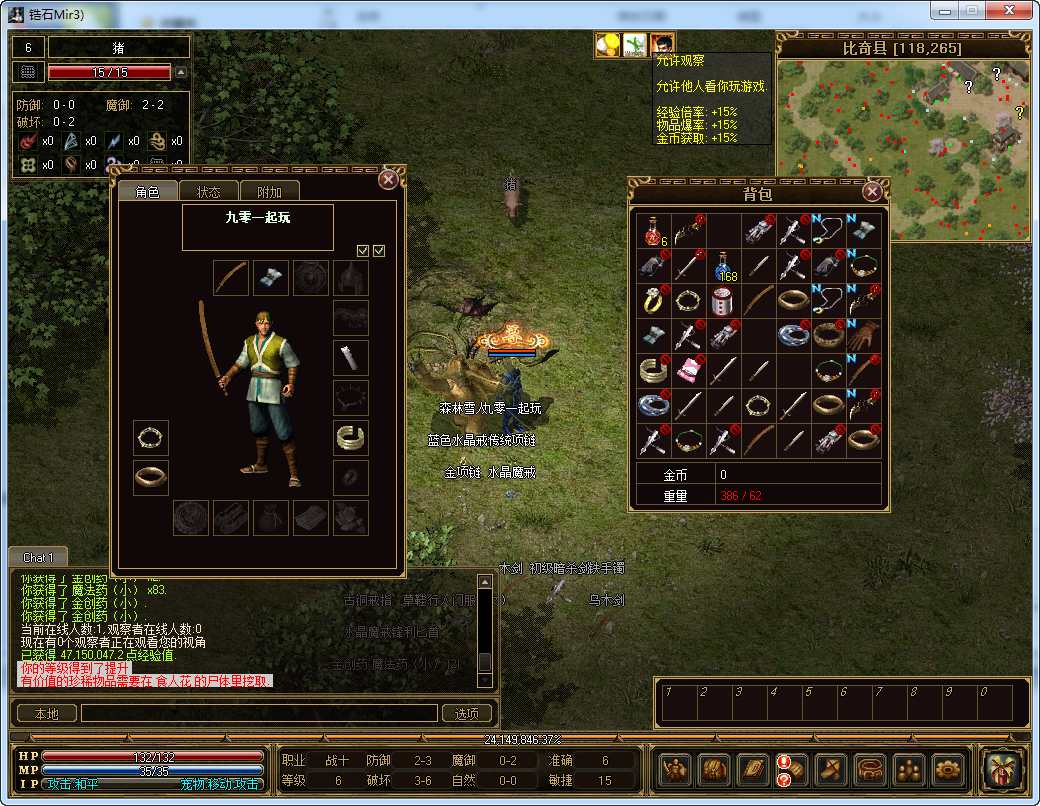Close the 背包 inventory window
This screenshot has width=1040, height=806.
coord(872,190)
